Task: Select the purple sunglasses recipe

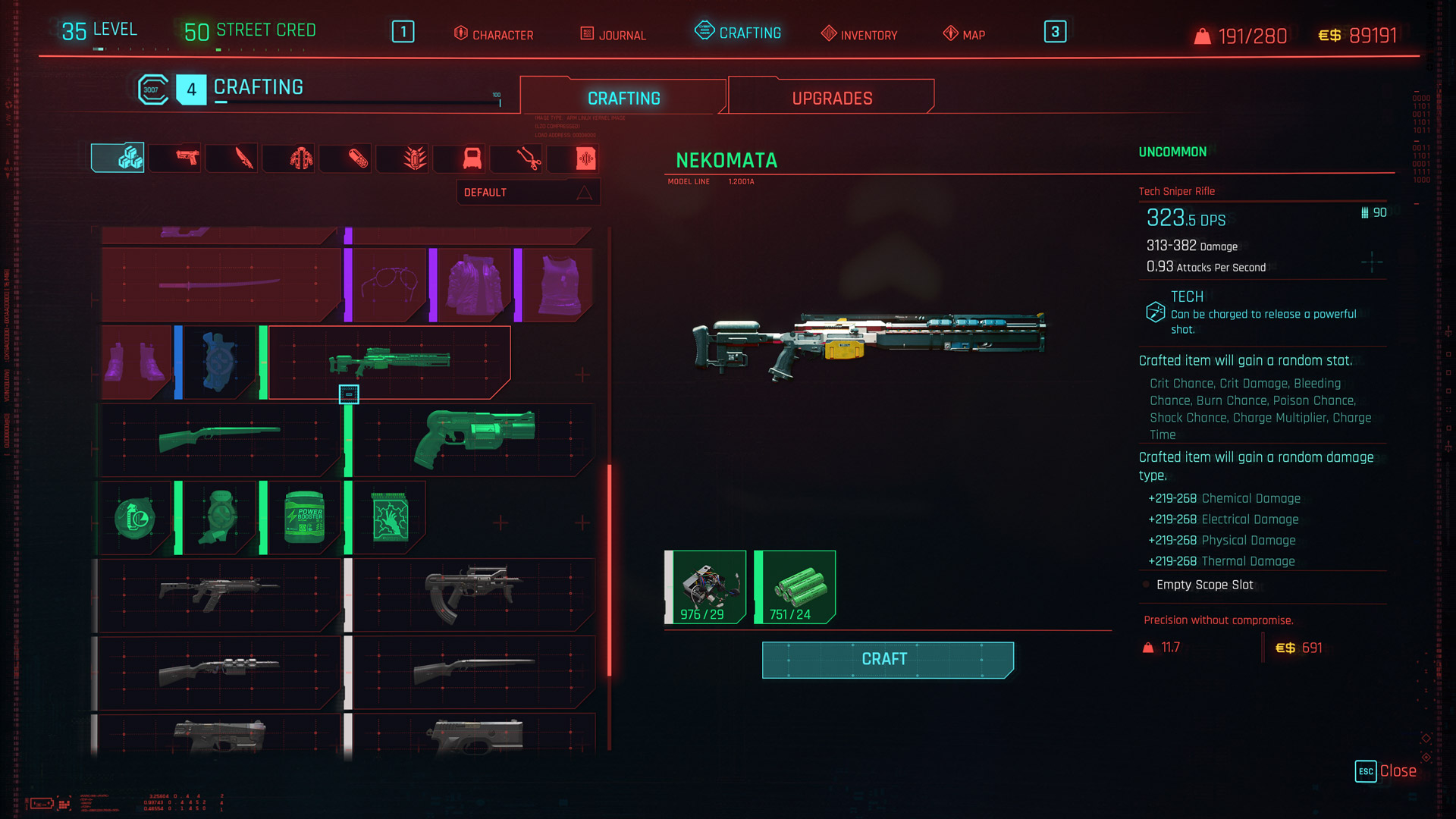Action: click(389, 285)
